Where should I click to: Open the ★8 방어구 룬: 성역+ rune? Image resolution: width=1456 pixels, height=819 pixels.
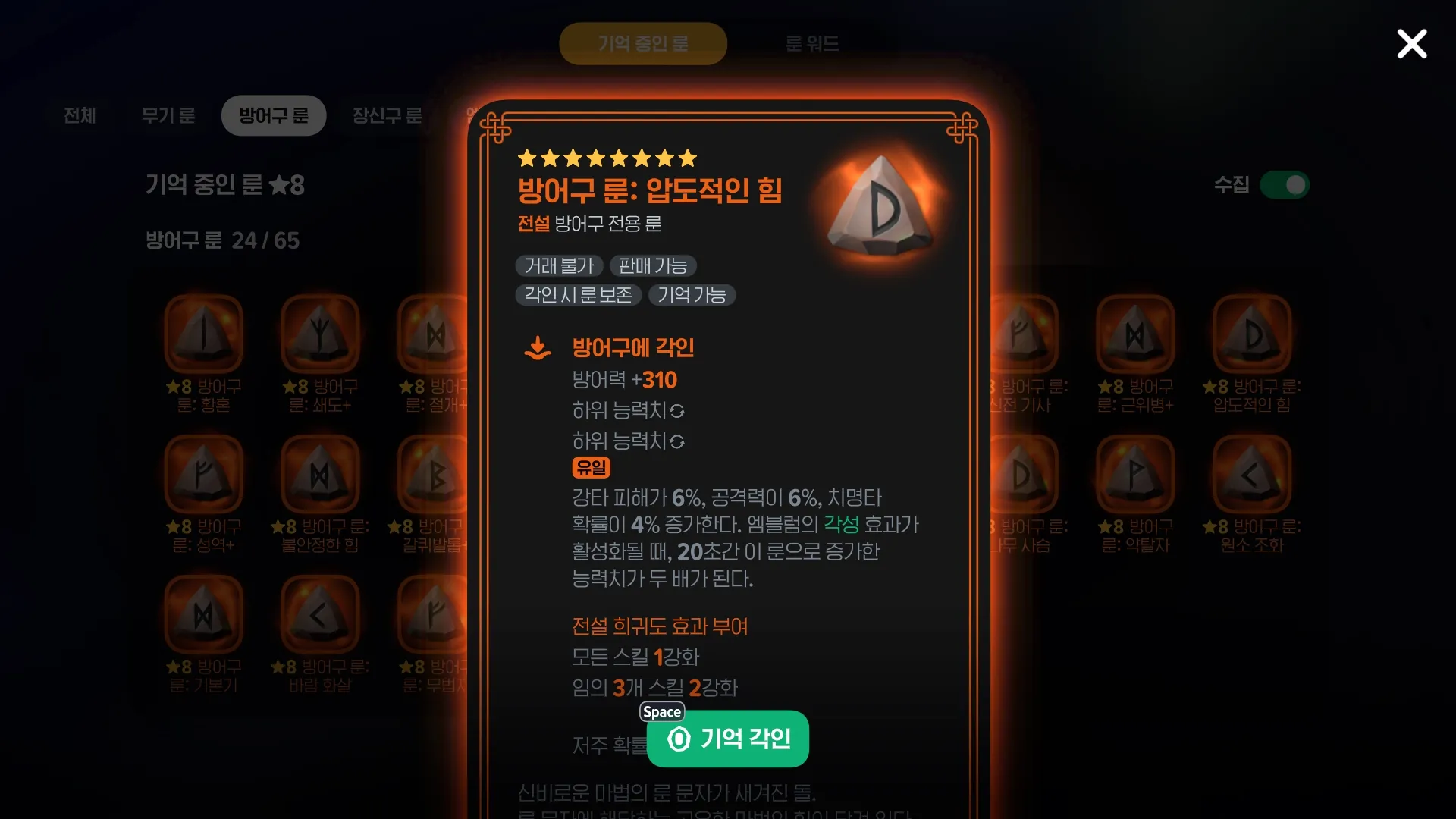pyautogui.click(x=204, y=474)
